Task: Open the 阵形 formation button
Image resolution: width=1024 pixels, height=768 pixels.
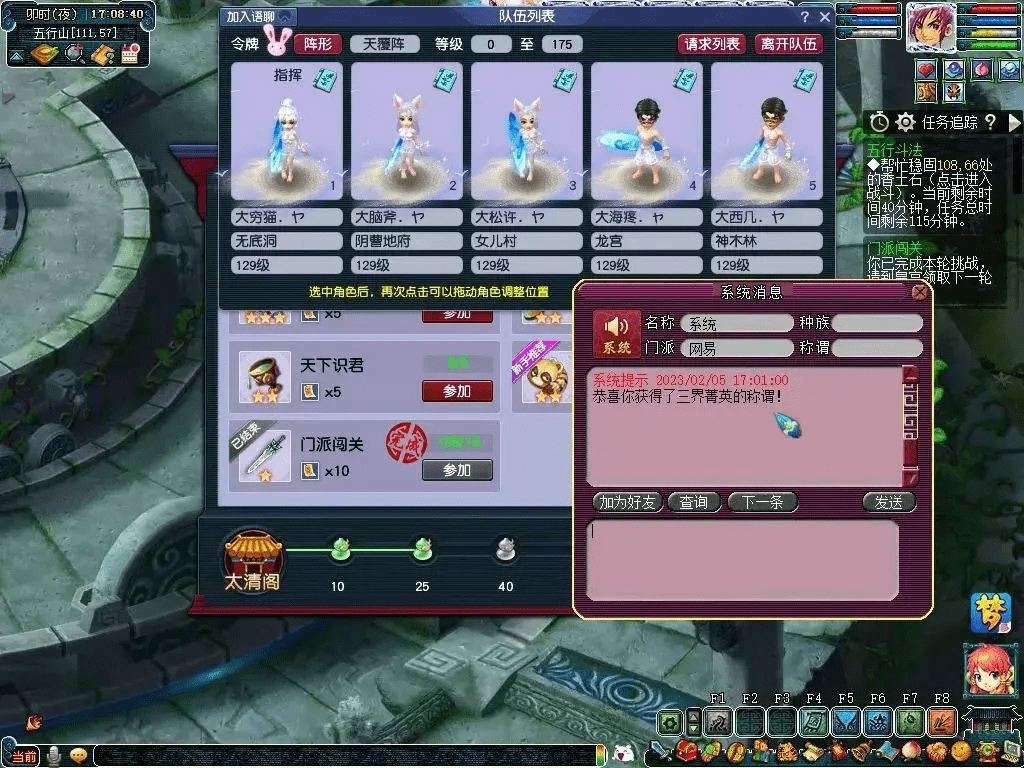Action: pyautogui.click(x=317, y=44)
